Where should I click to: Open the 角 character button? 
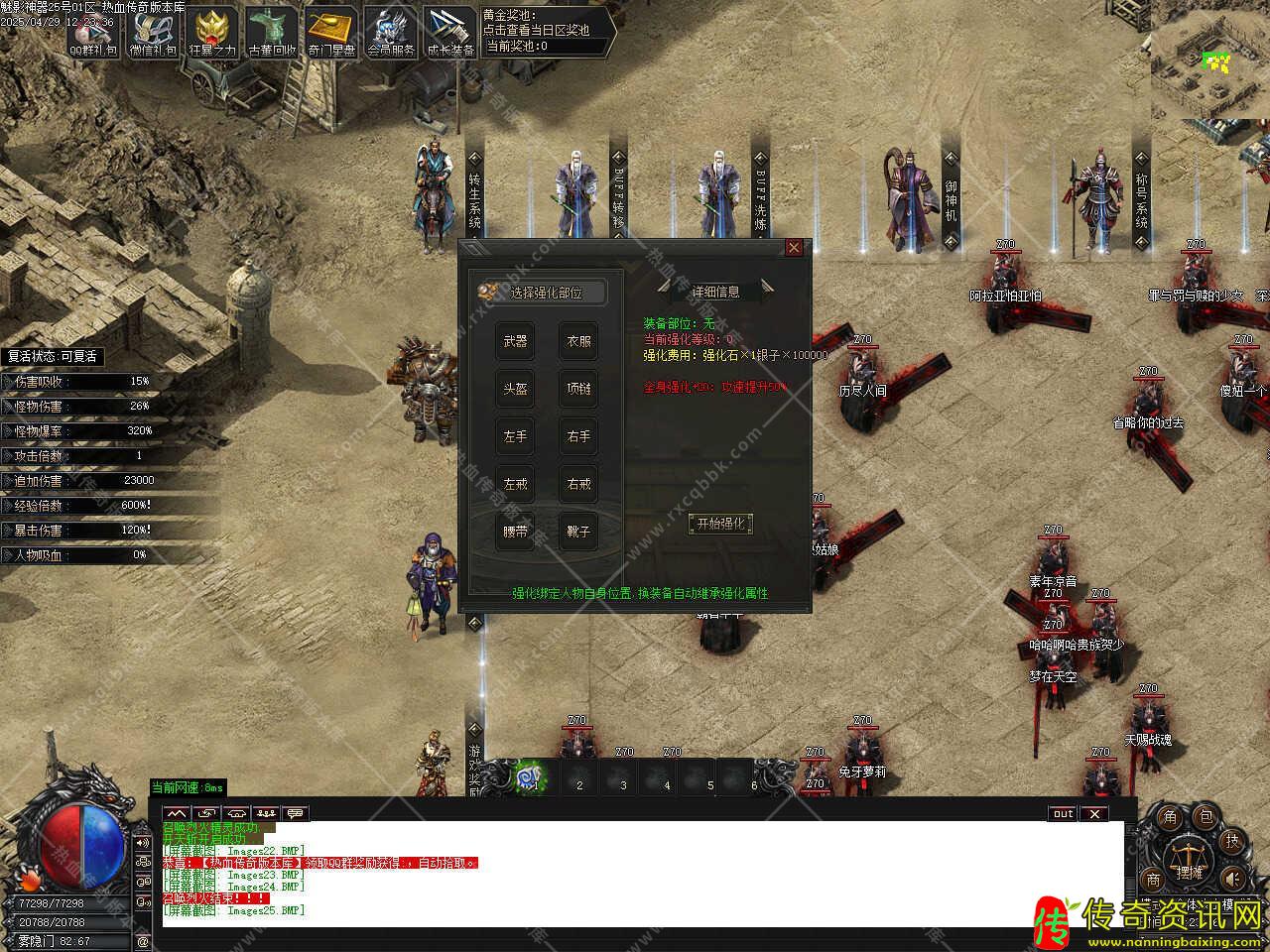pyautogui.click(x=1171, y=817)
